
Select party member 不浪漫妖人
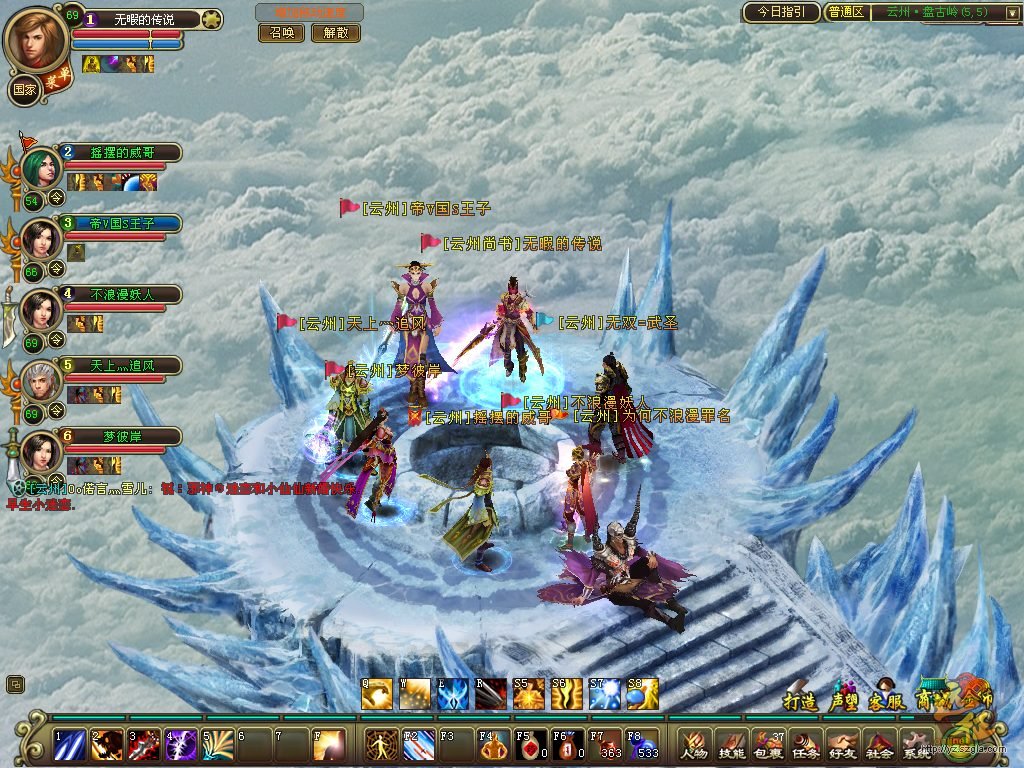[121, 294]
